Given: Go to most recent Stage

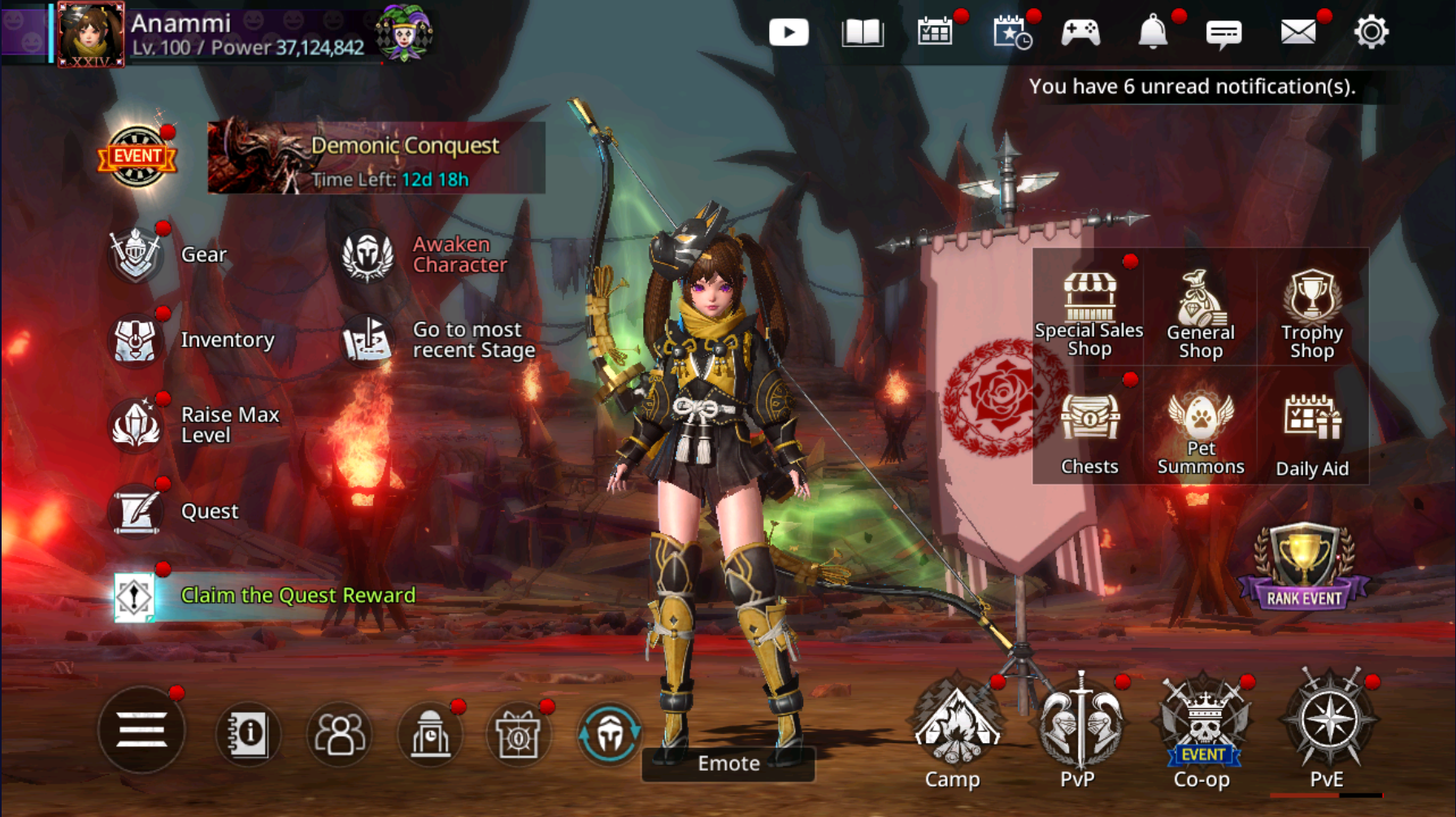Looking at the screenshot, I should [367, 340].
